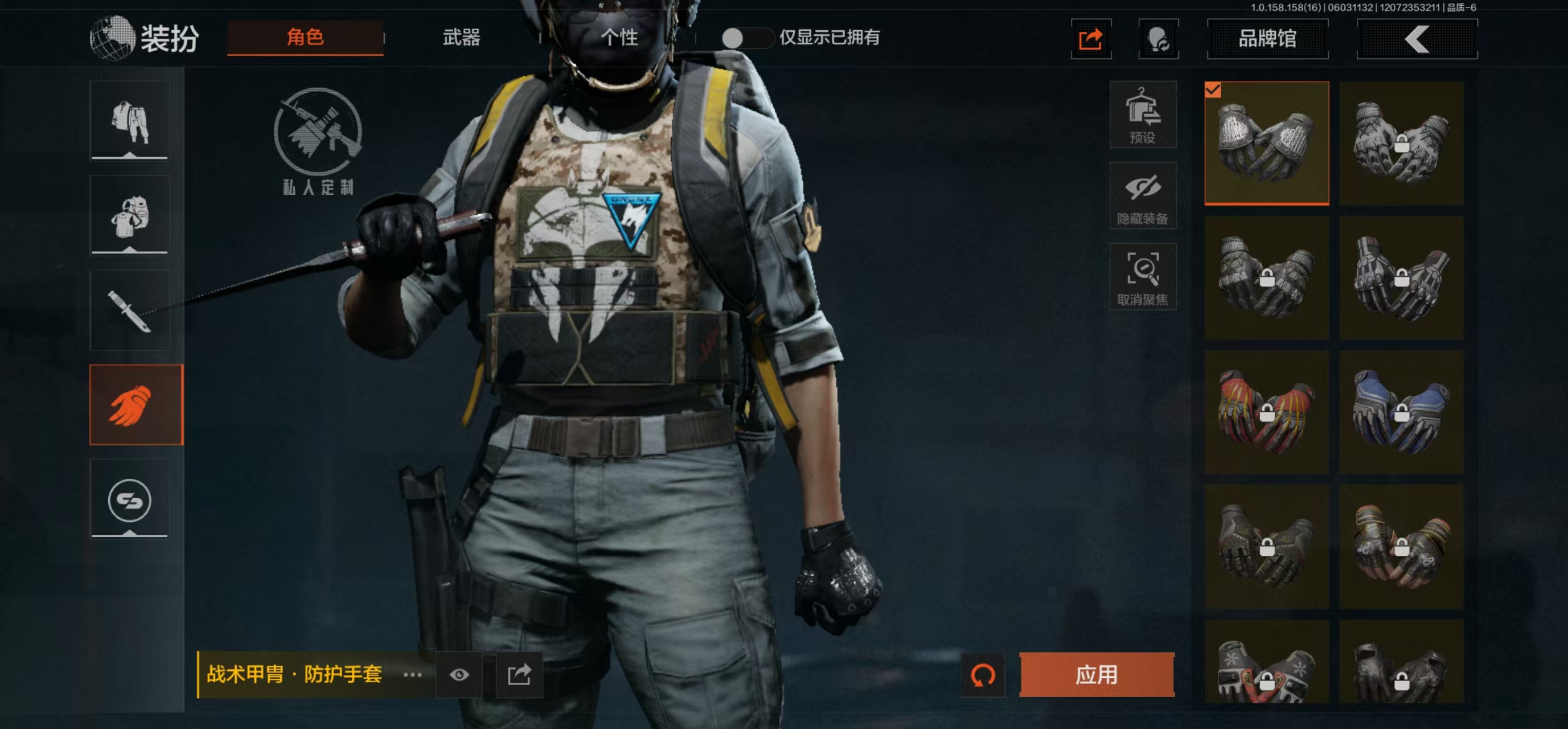Screen dimensions: 1568x729
Task: Select the equipped checkmarked gloves
Action: pos(1266,143)
